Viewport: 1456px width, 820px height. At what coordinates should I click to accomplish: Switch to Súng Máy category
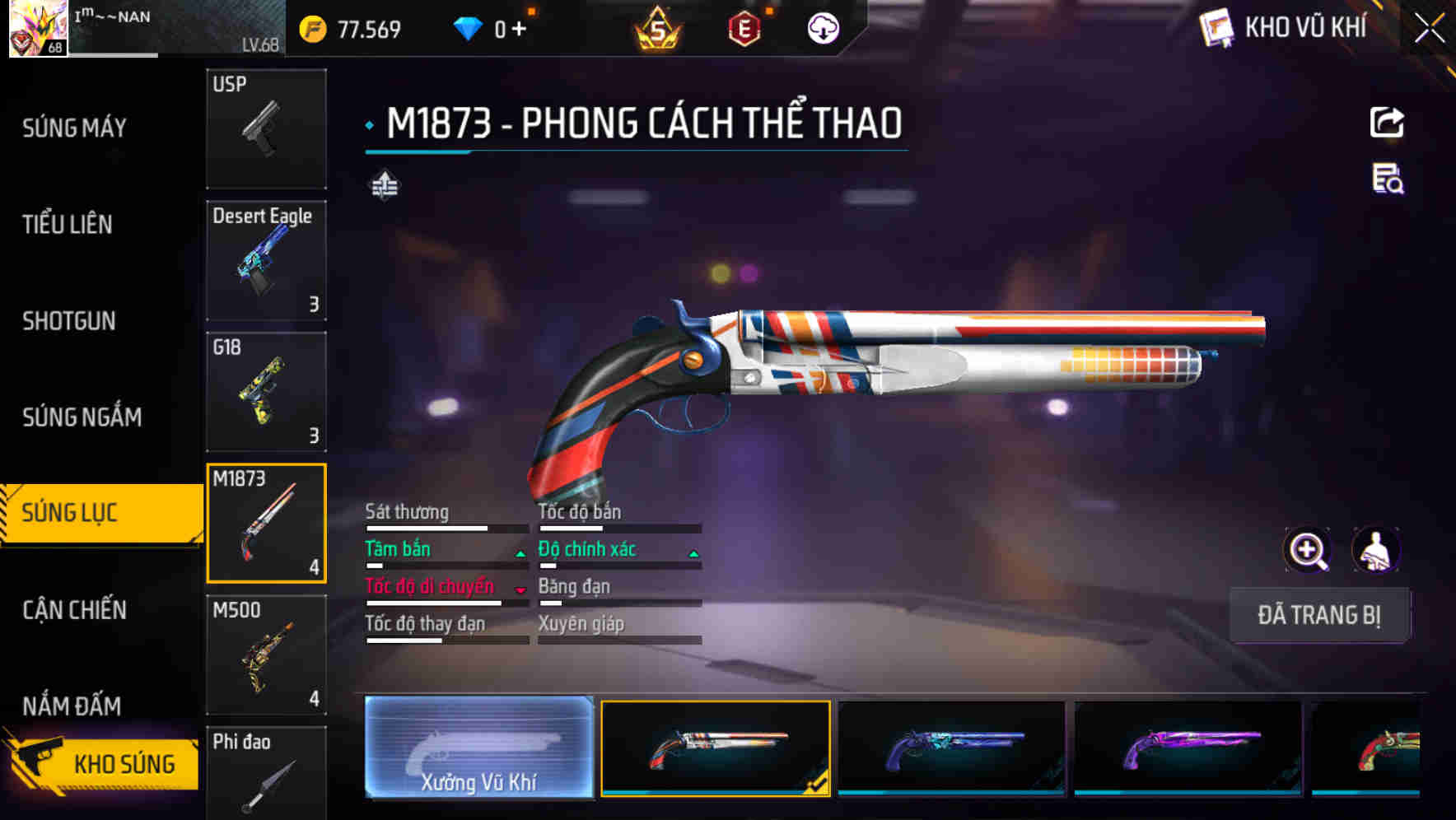coord(74,128)
